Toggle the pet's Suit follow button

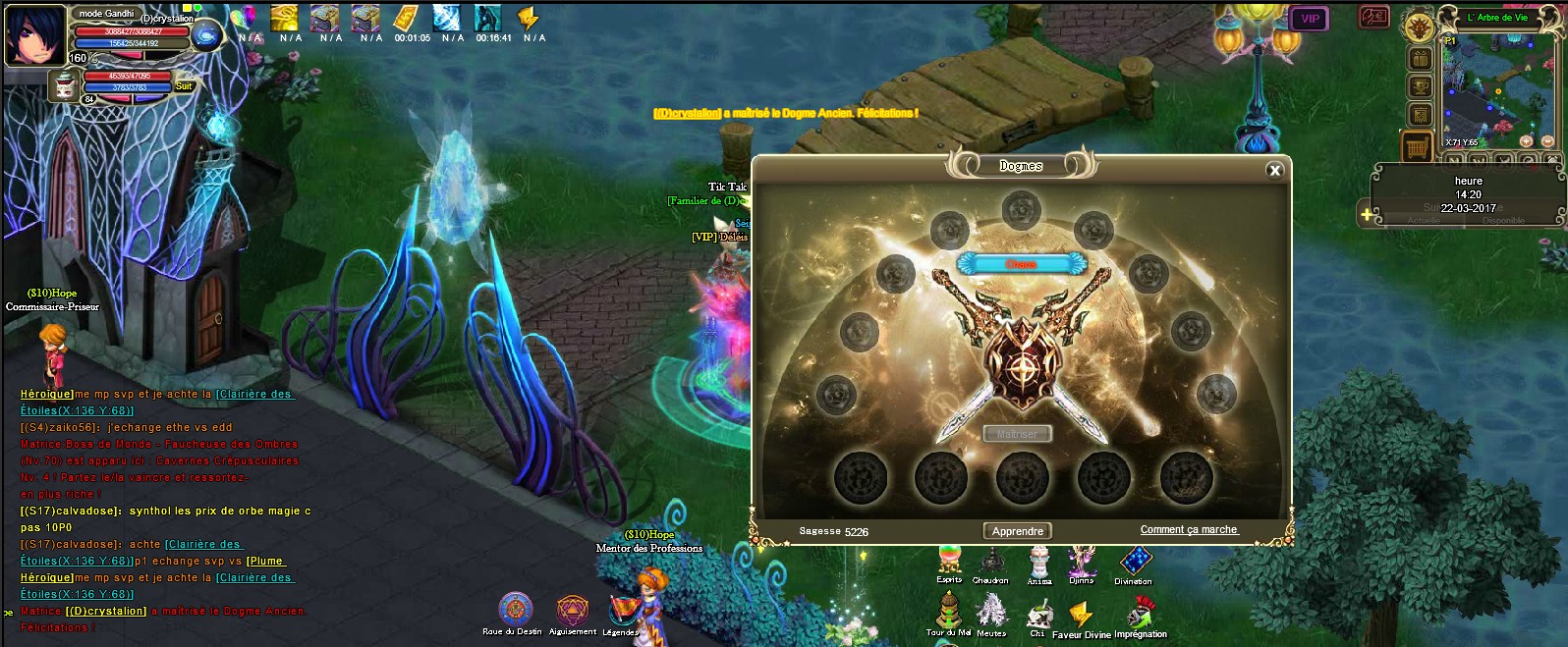(184, 86)
